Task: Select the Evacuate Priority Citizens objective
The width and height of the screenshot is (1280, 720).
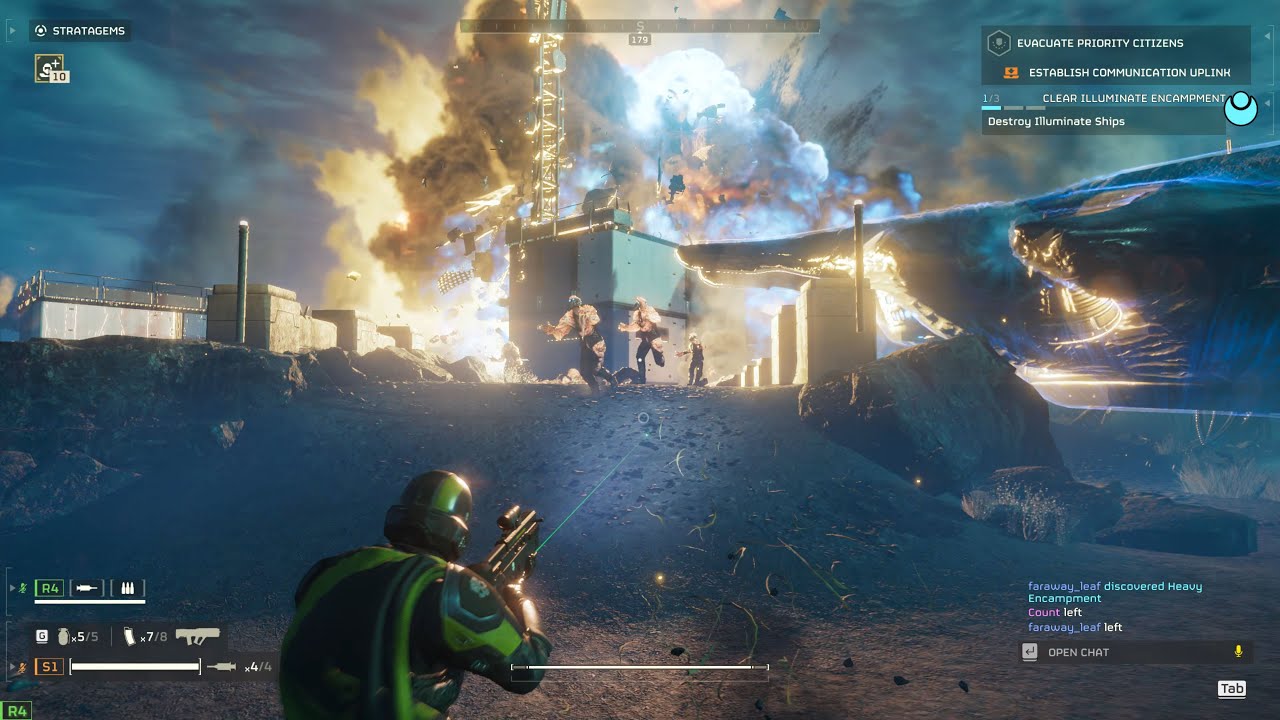Action: (x=1099, y=43)
